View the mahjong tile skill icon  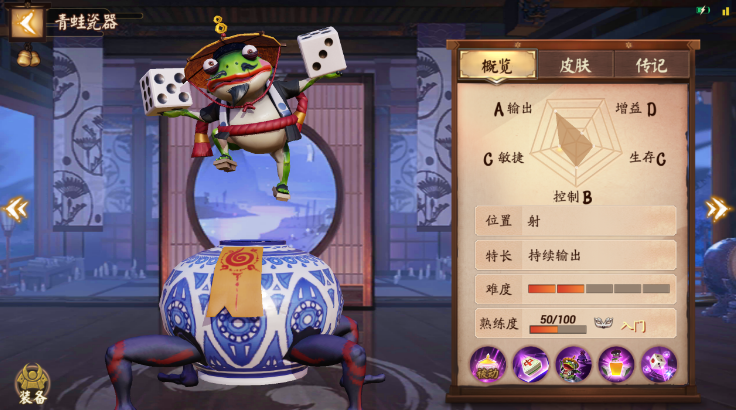[x=531, y=363]
